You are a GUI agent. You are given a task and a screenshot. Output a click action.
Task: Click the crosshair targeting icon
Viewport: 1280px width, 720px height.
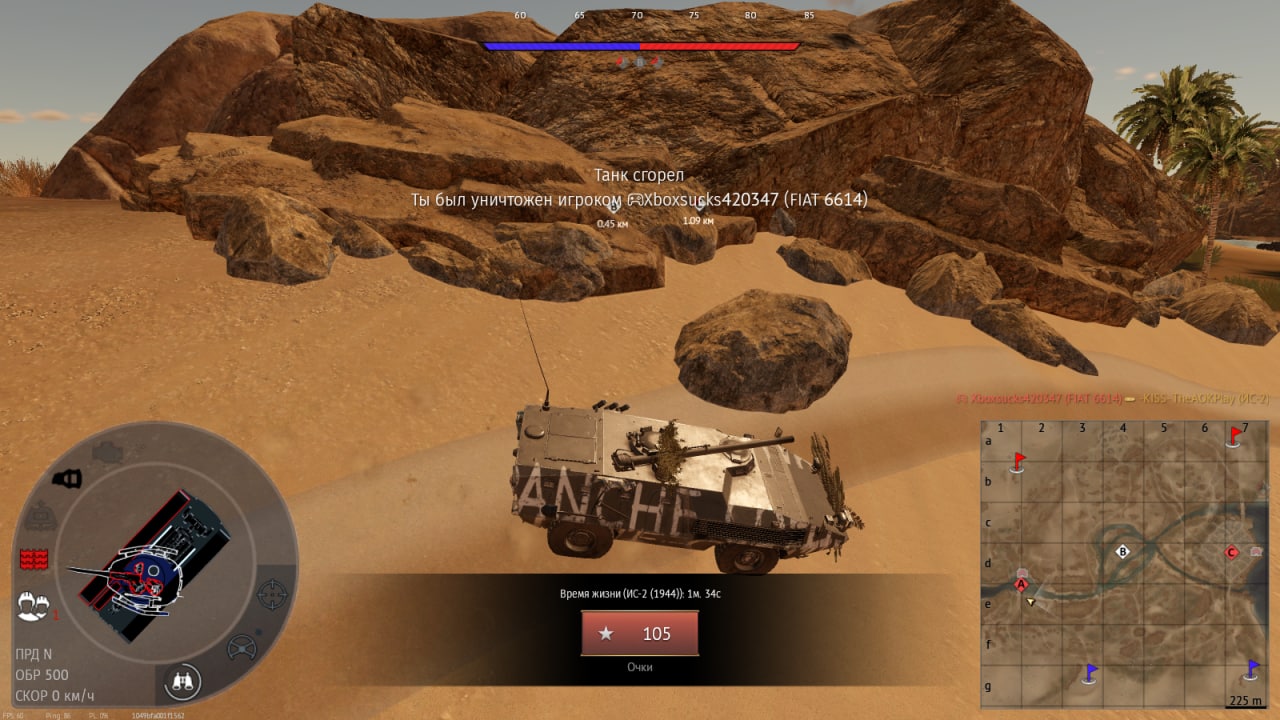(272, 594)
